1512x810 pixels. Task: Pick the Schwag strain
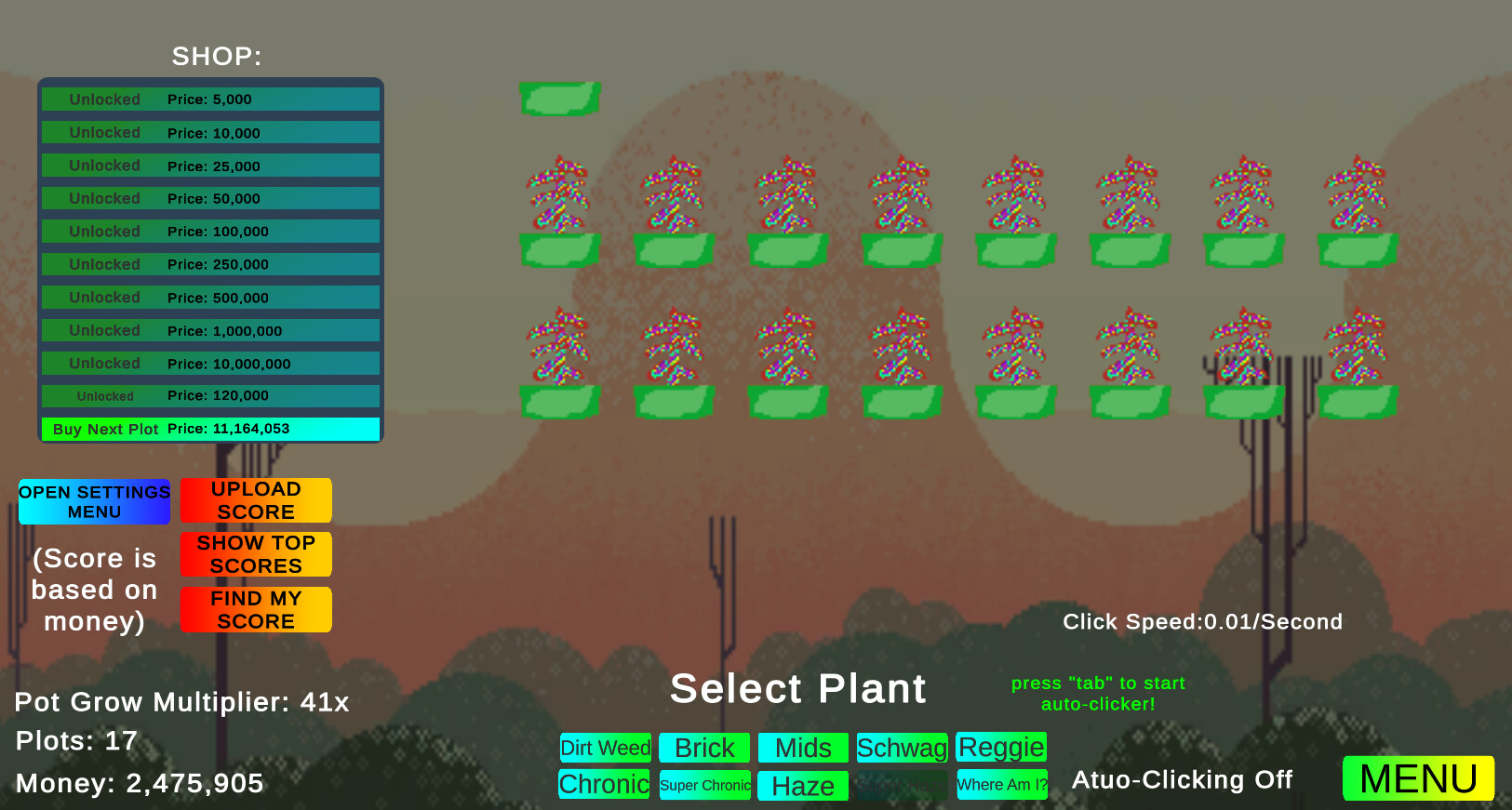(x=902, y=747)
